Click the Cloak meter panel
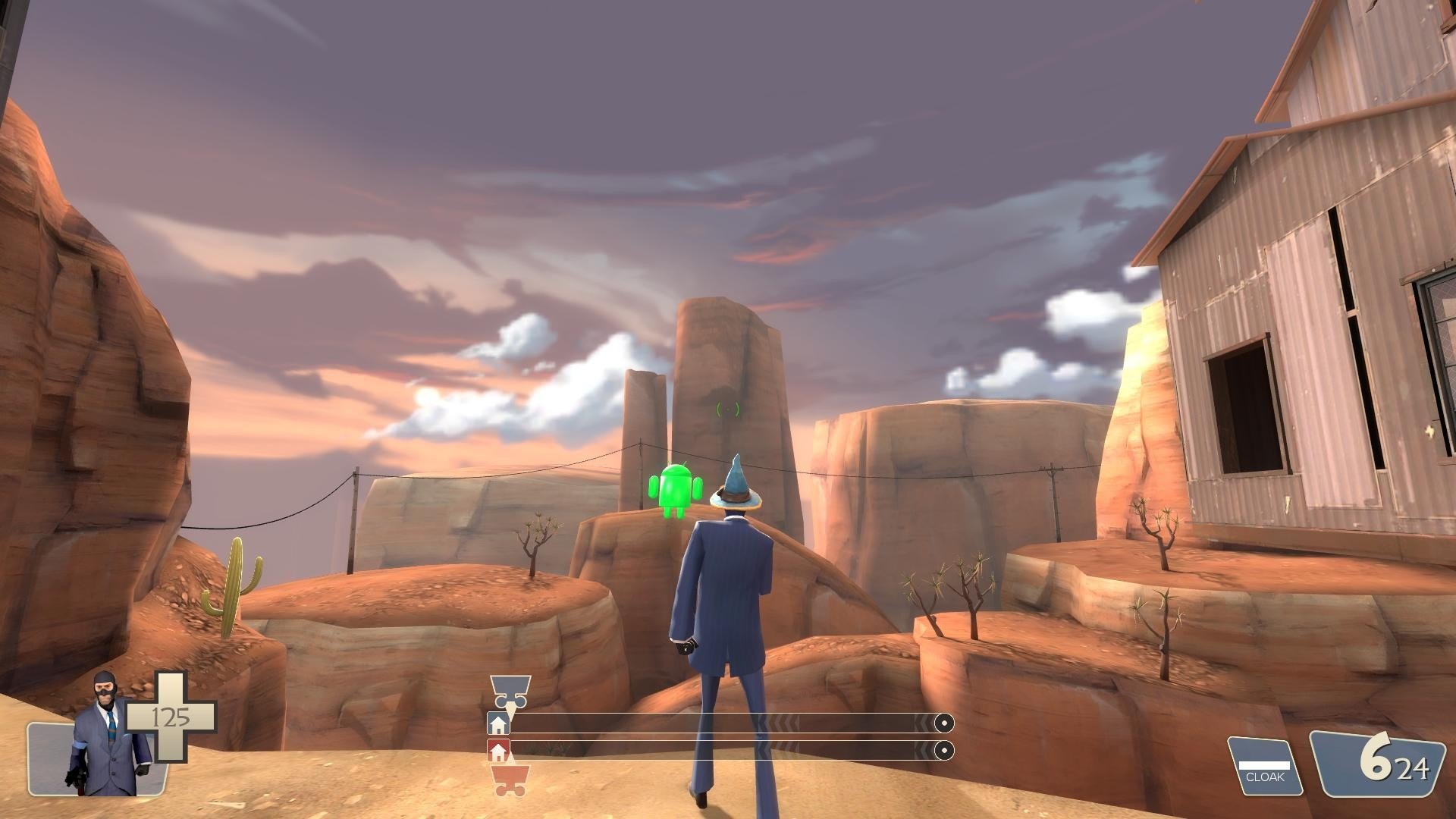 pos(1265,767)
